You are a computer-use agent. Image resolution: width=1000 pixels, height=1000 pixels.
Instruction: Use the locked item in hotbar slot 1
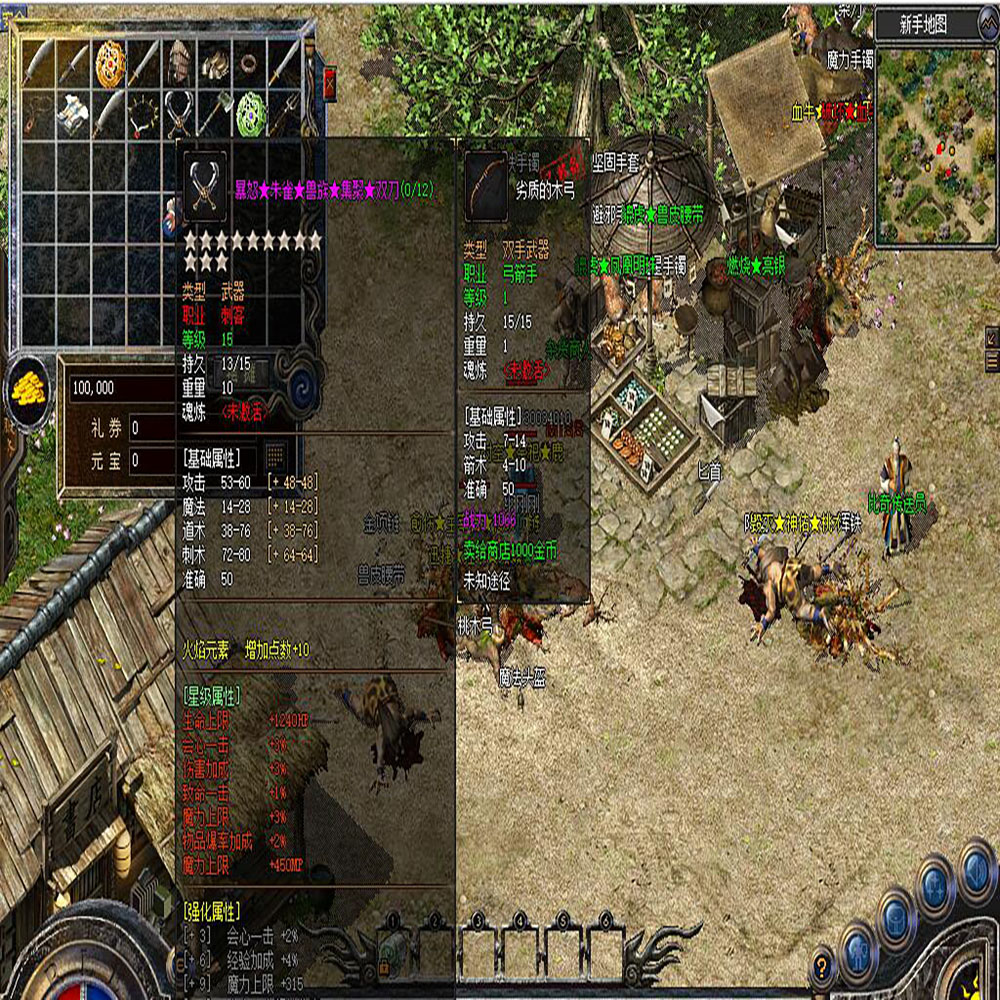point(391,949)
